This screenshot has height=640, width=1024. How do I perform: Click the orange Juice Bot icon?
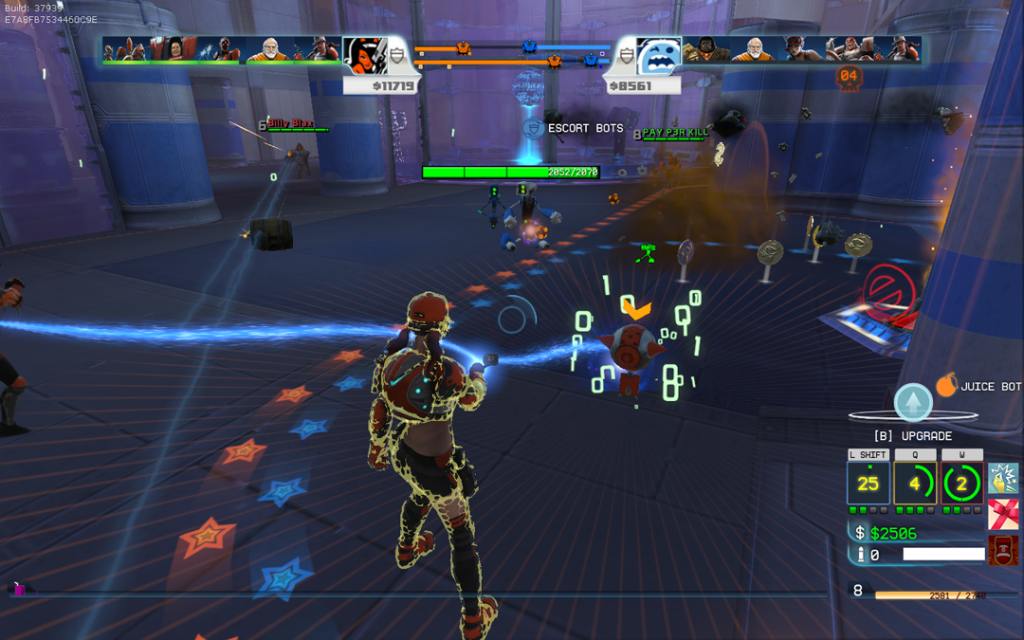(x=946, y=386)
